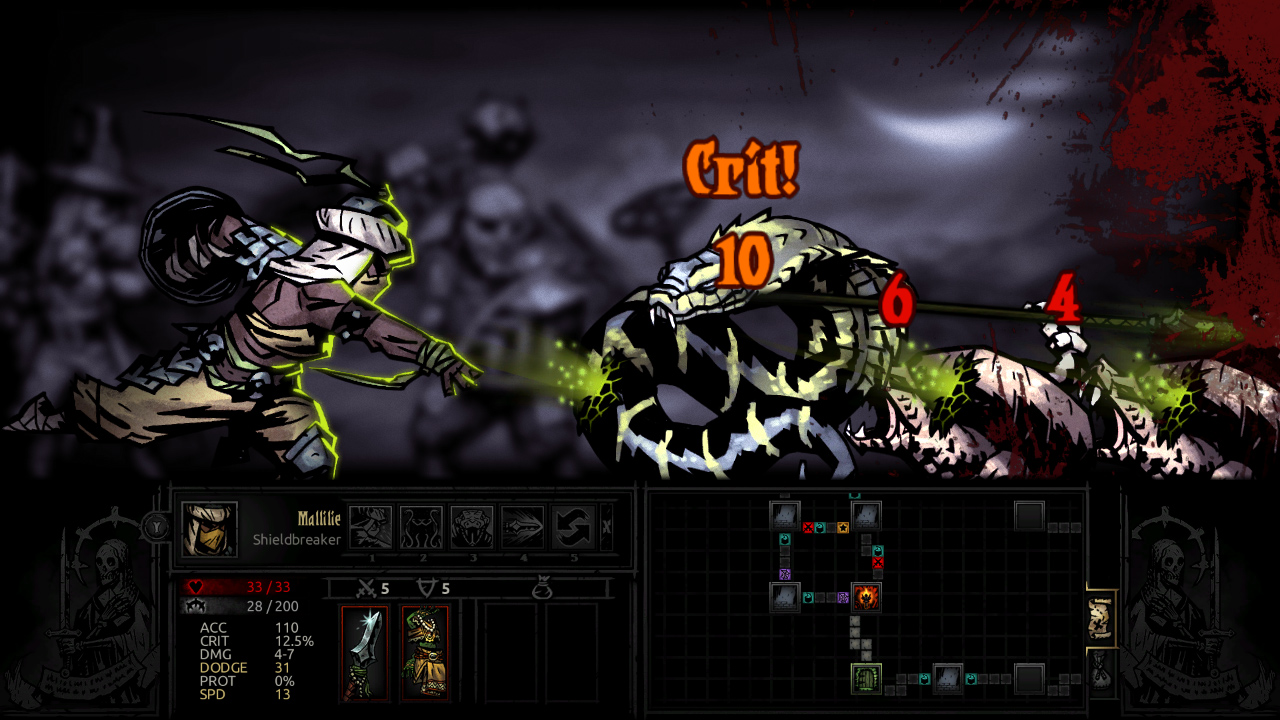Click the equipped dagger weapon slot

(365, 655)
